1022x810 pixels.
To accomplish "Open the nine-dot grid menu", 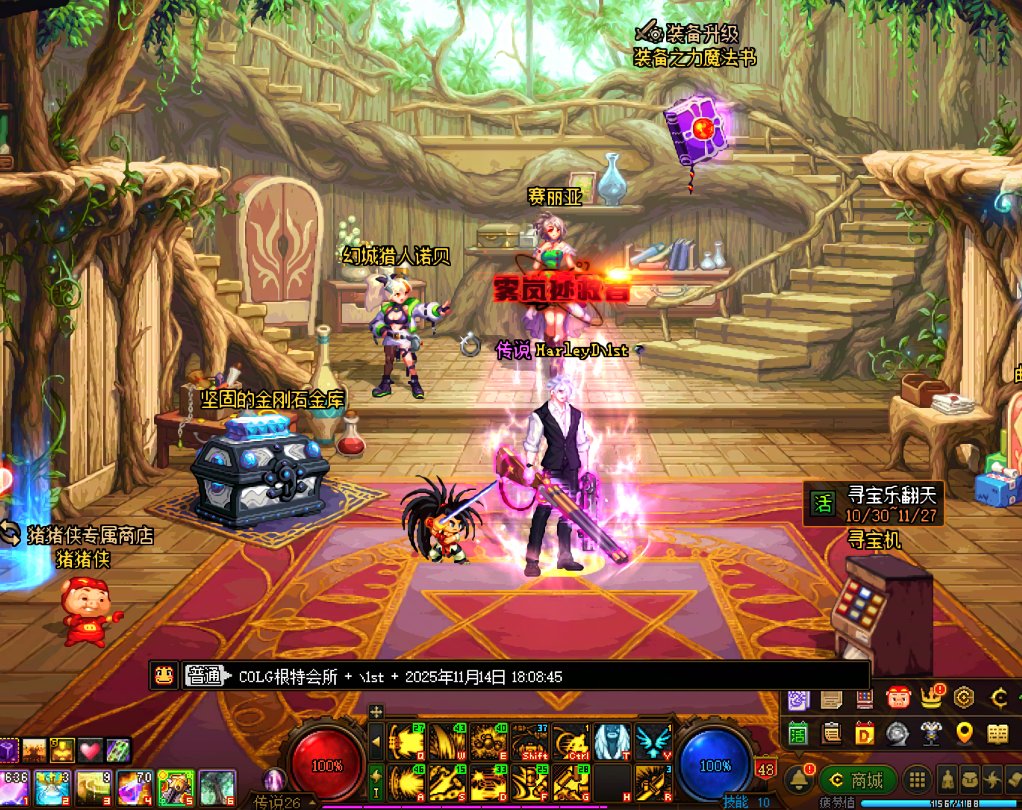I will (x=916, y=781).
